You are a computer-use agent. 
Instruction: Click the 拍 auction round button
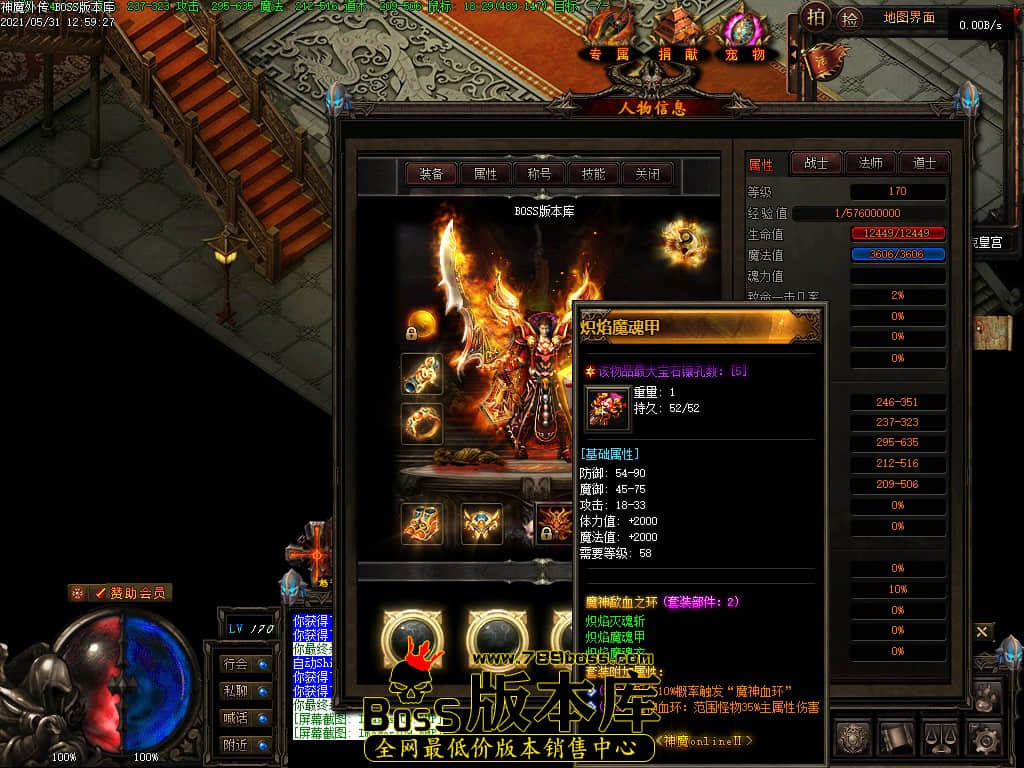pyautogui.click(x=817, y=17)
